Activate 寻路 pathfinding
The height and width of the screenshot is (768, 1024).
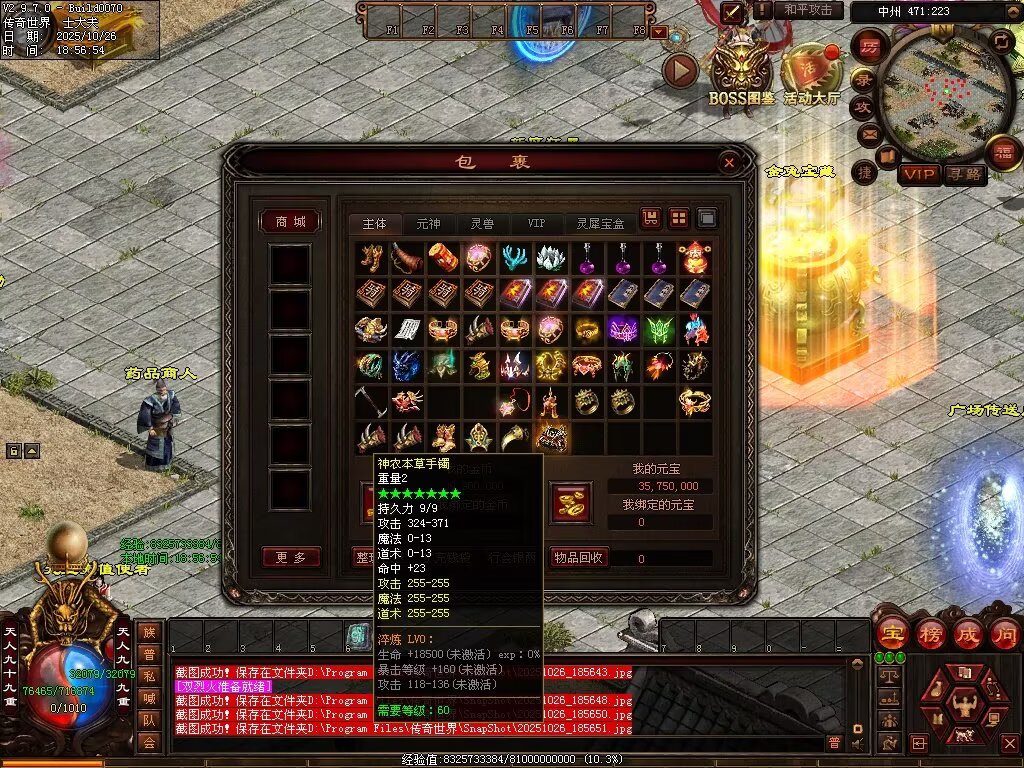click(x=965, y=174)
